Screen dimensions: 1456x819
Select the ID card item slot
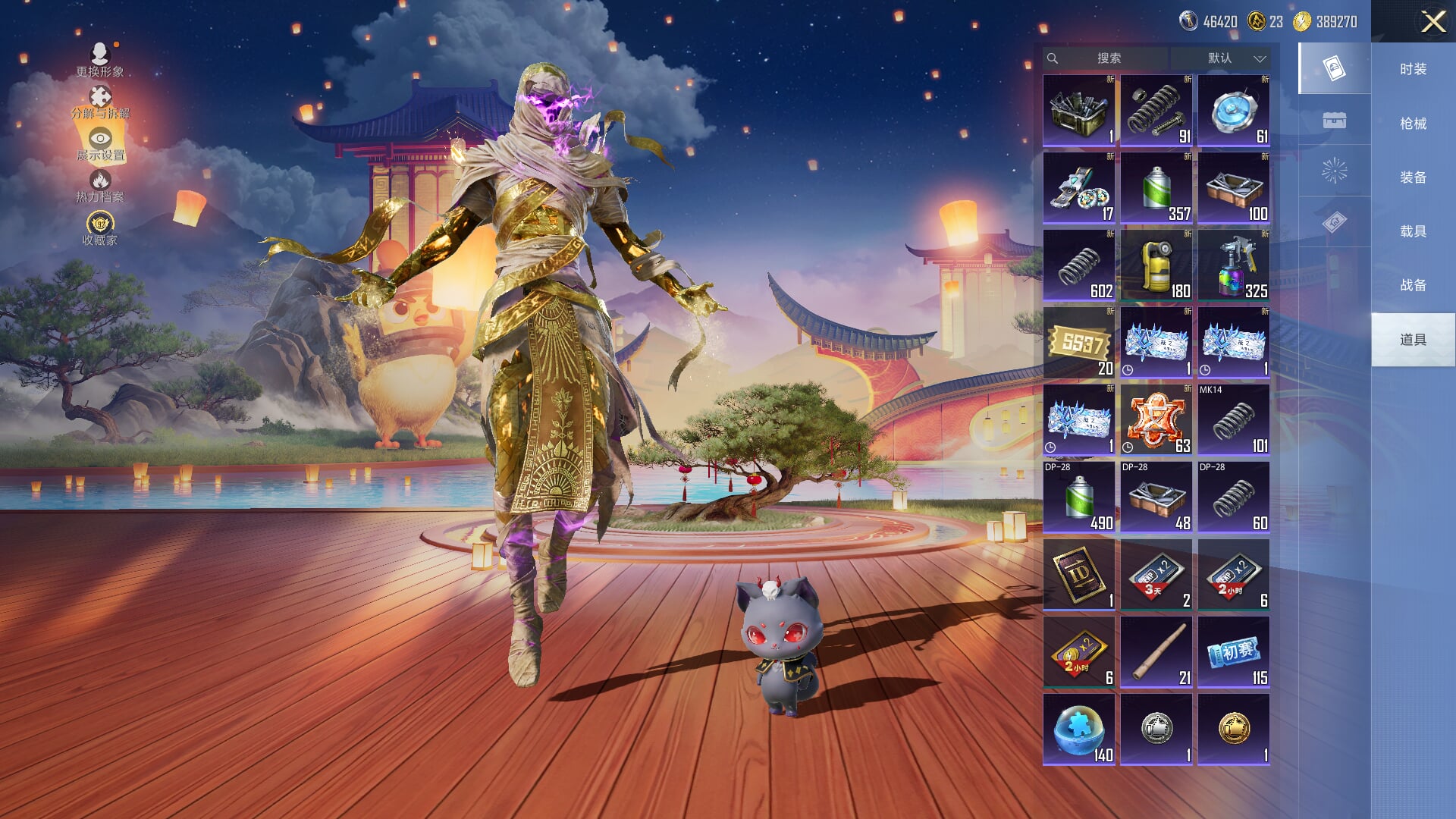coord(1079,575)
